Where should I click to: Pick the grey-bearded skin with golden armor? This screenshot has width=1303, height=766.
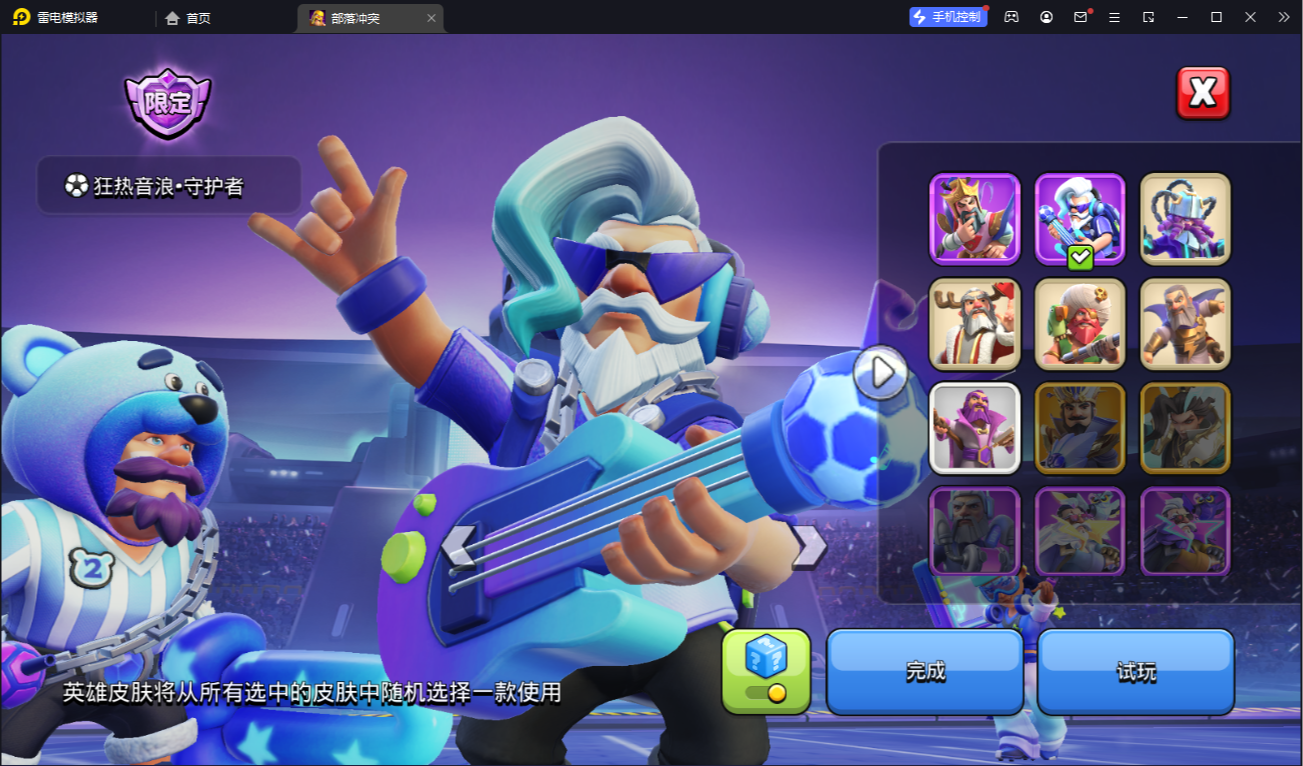click(1185, 324)
